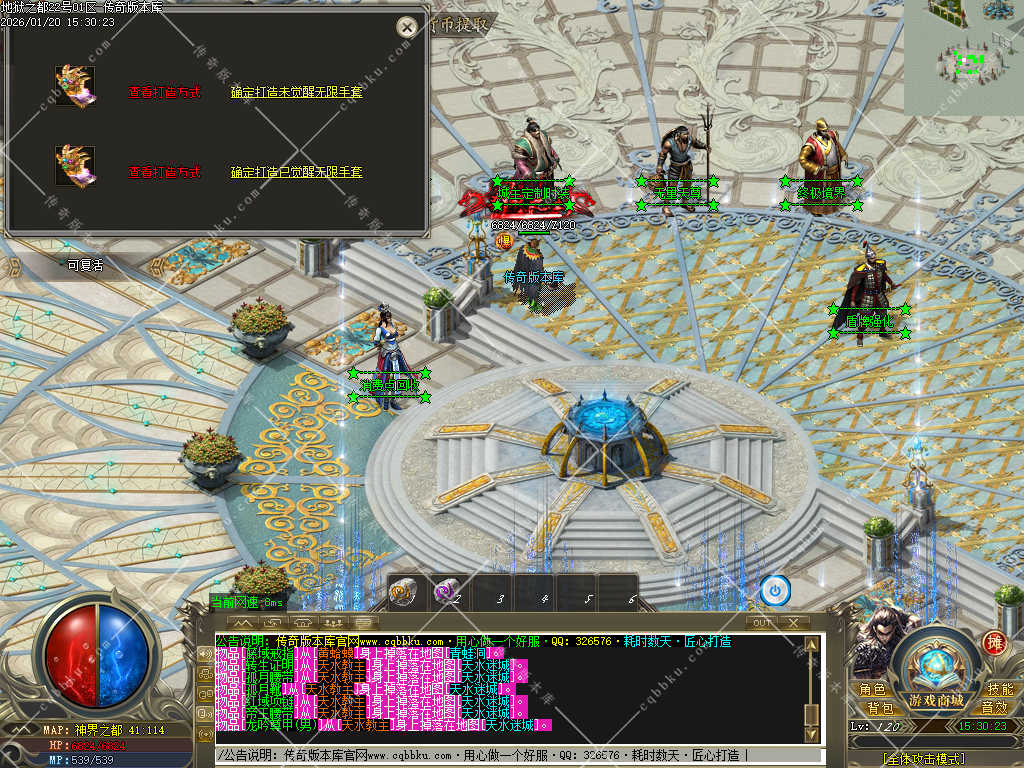Open the minimap

964,57
